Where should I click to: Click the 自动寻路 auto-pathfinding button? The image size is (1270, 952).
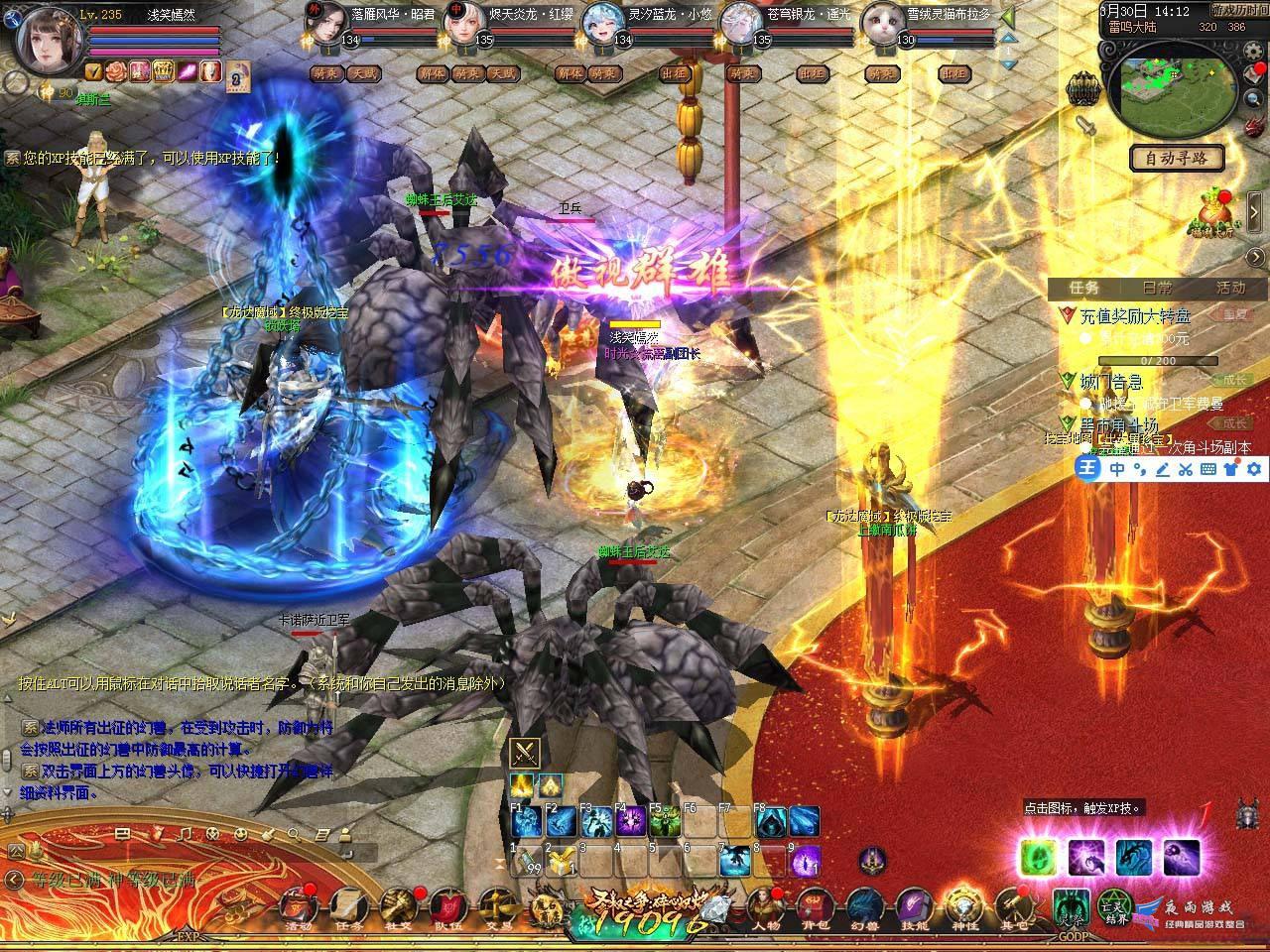point(1179,159)
